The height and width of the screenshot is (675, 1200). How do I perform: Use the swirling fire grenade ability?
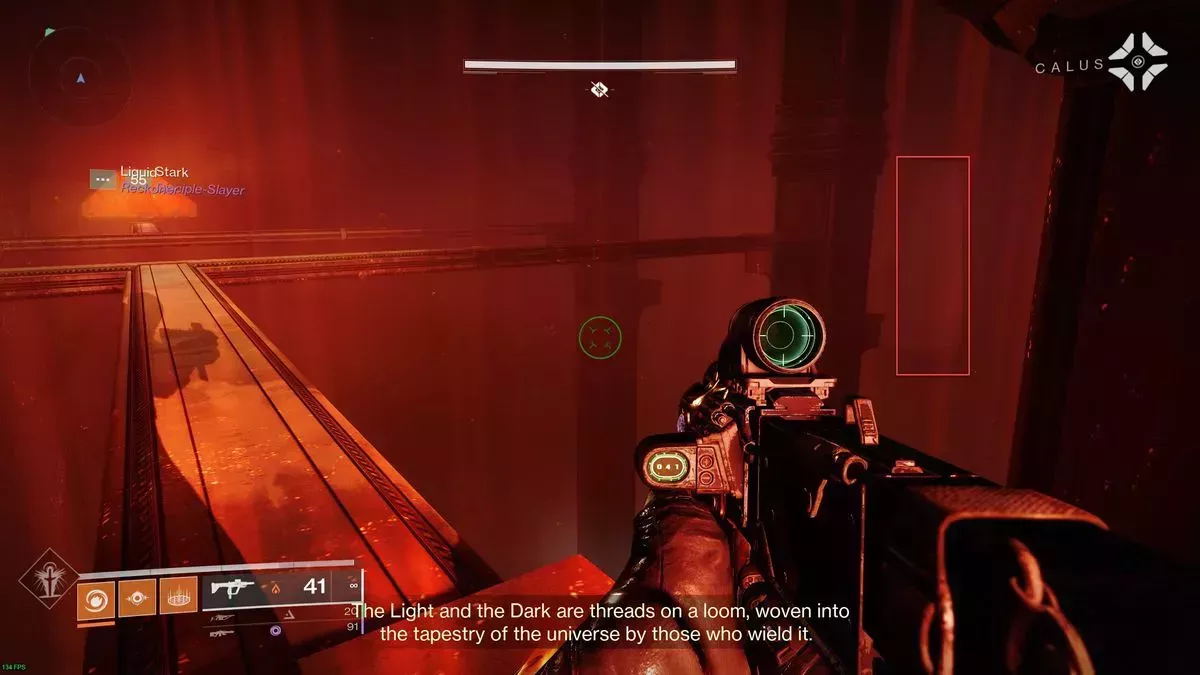pyautogui.click(x=94, y=599)
